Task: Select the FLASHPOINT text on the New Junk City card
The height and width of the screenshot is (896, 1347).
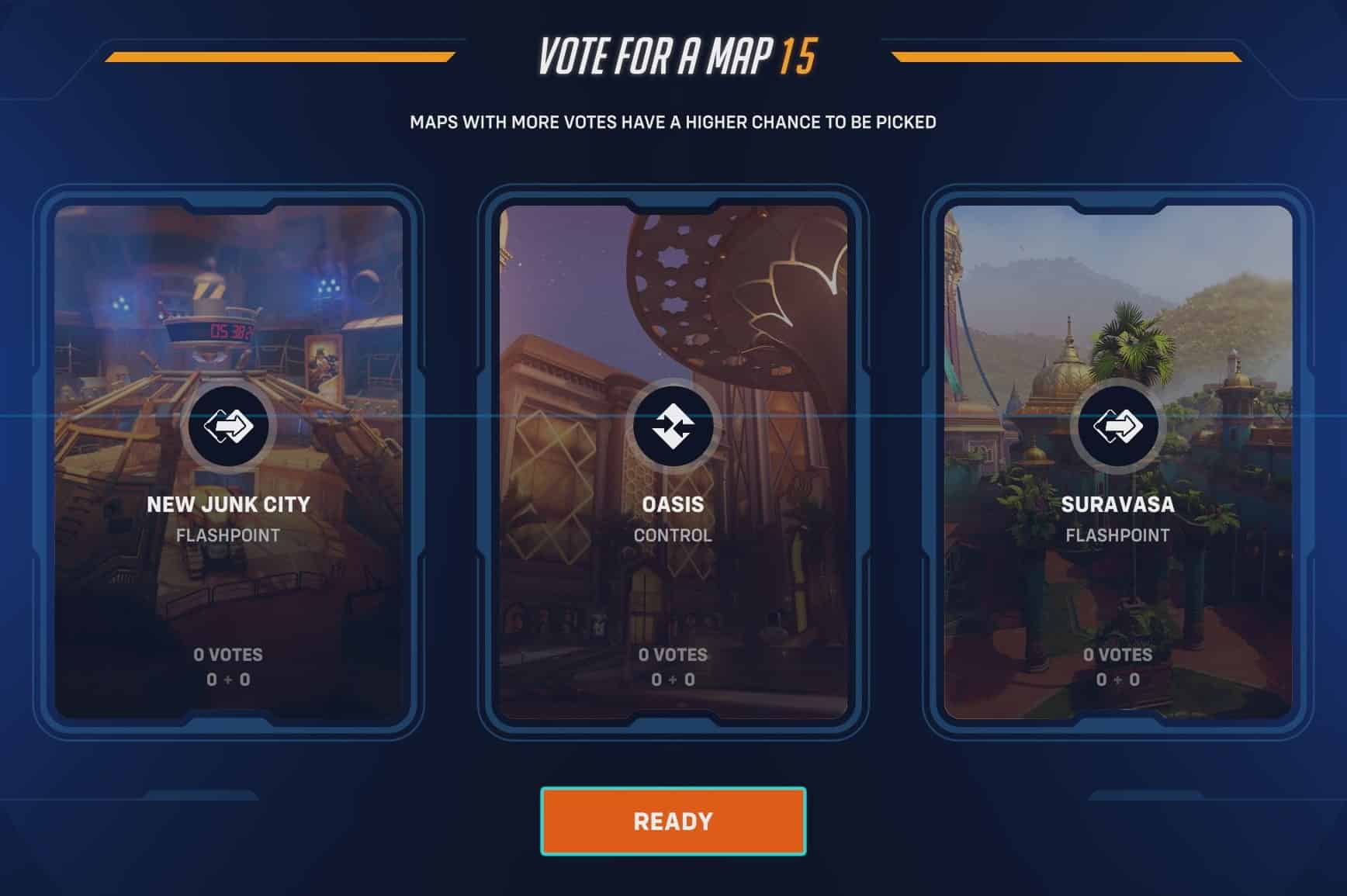Action: point(228,534)
